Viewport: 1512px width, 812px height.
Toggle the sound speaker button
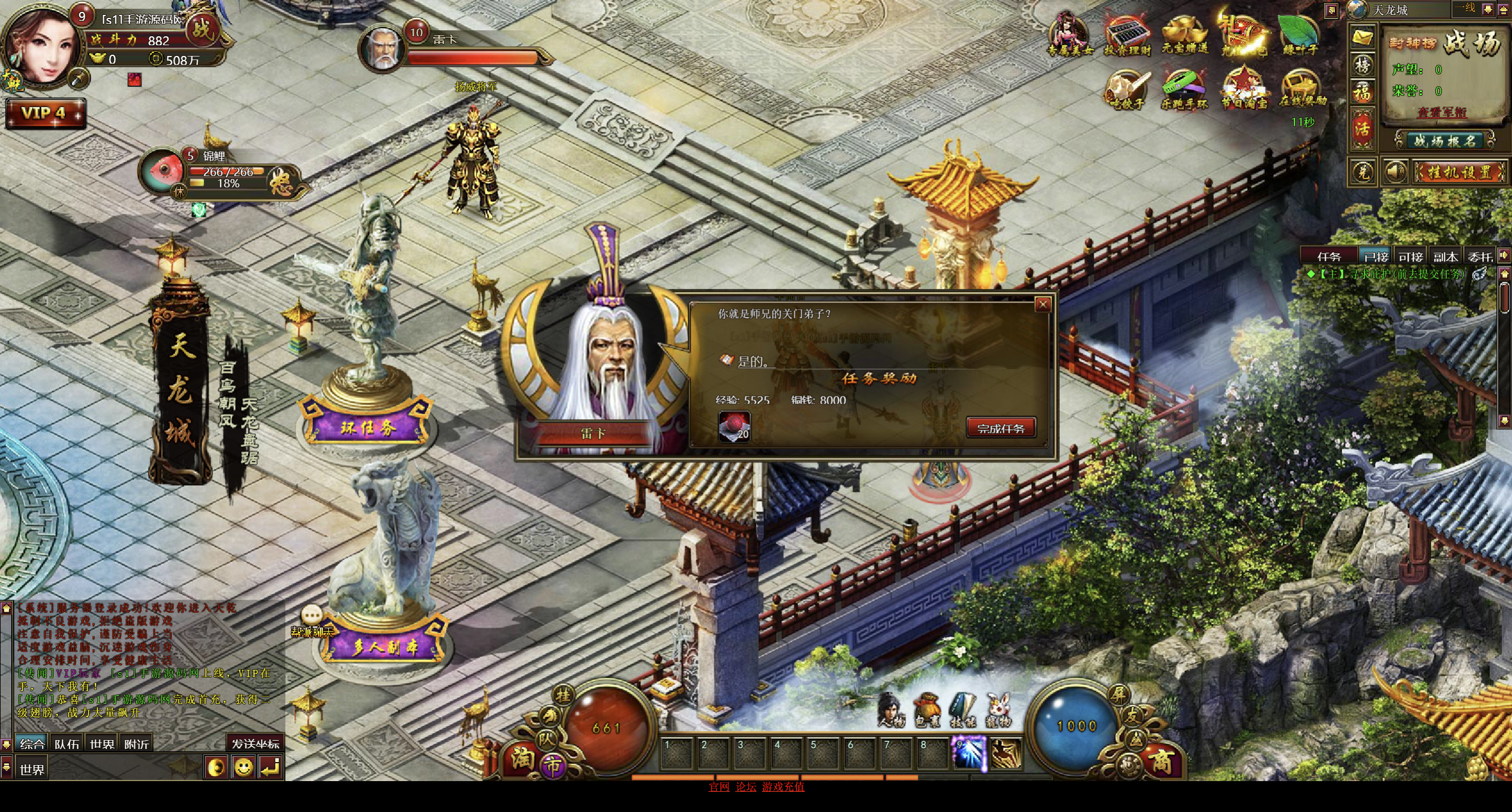point(1394,172)
